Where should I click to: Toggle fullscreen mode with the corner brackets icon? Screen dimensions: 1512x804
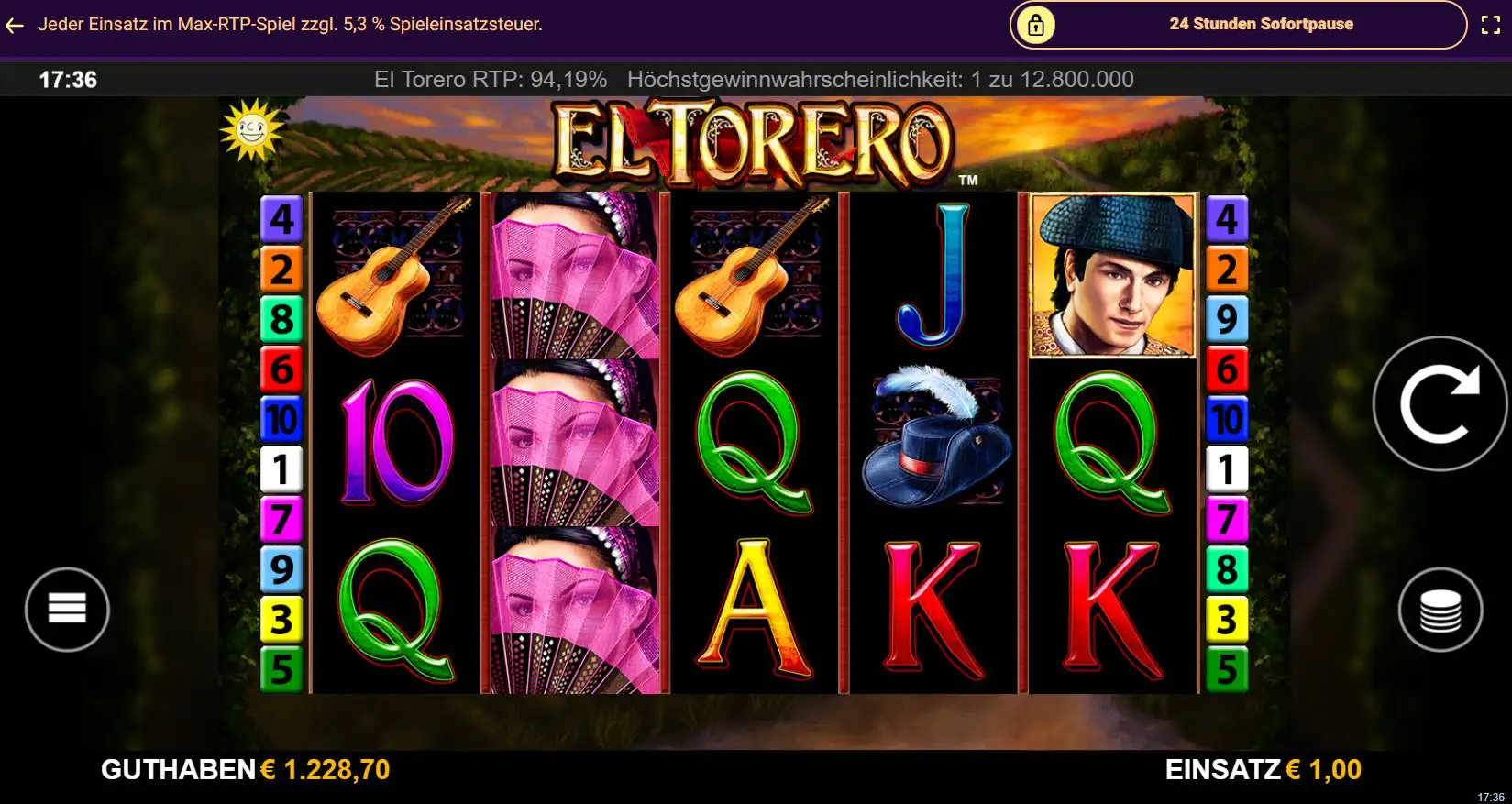pyautogui.click(x=1491, y=25)
